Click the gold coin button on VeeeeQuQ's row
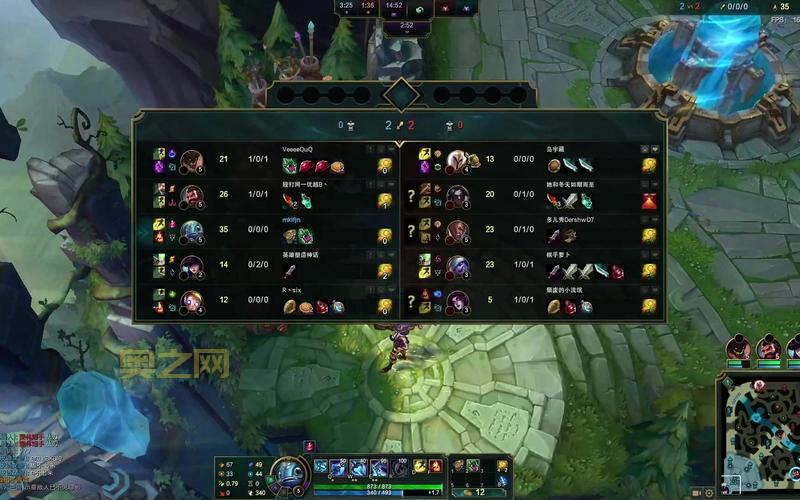This screenshot has width=800, height=500. [384, 167]
